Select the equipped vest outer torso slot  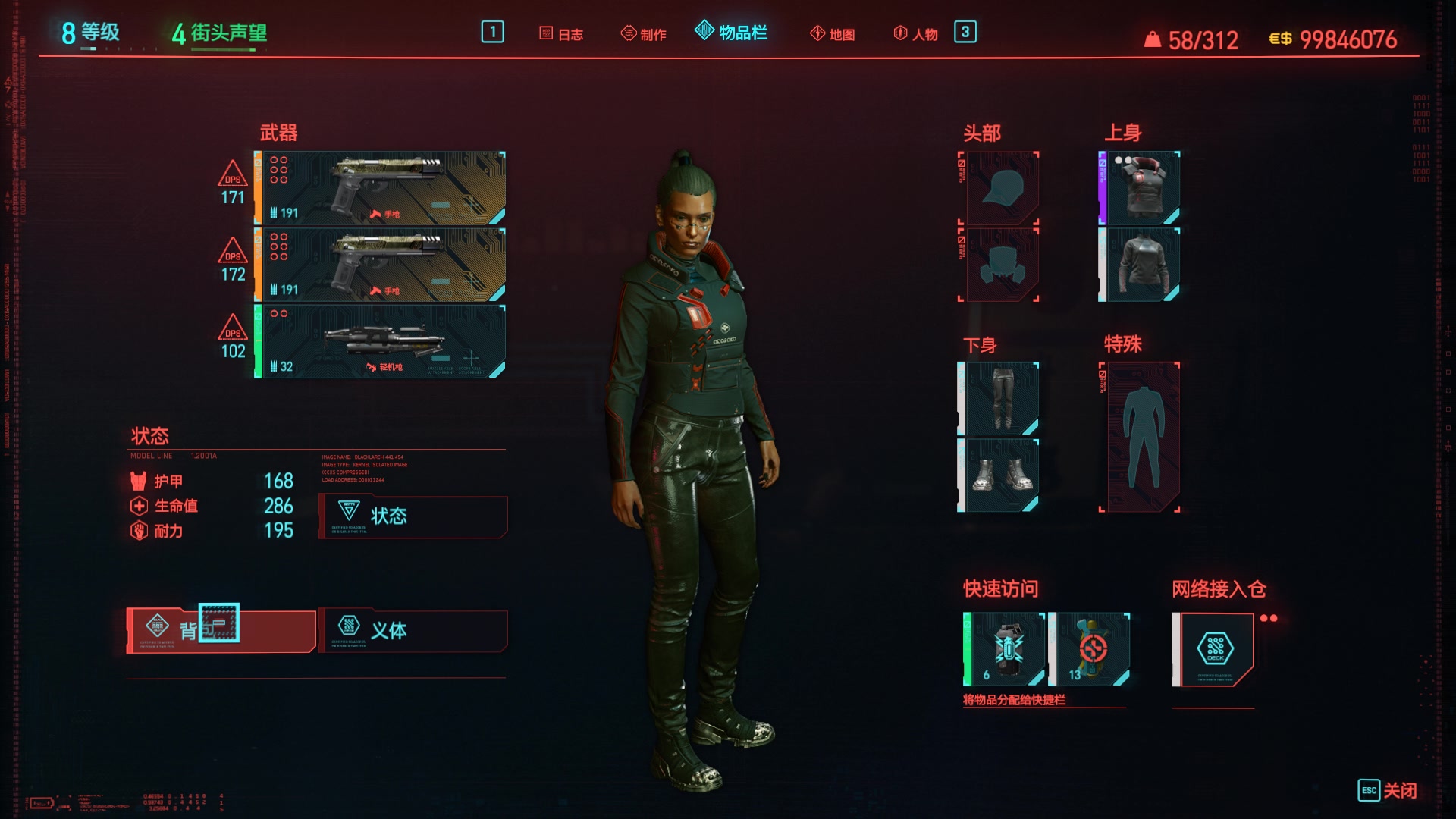click(1140, 187)
